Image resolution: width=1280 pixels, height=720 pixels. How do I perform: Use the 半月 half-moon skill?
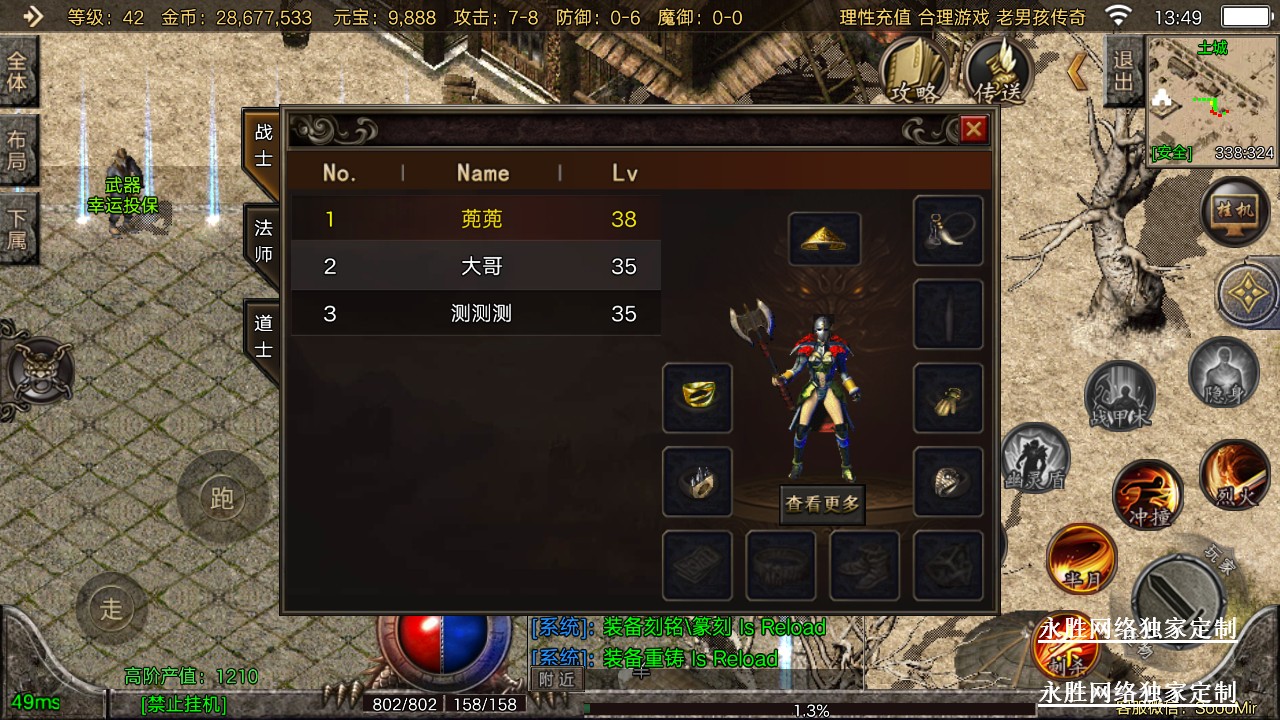(x=1081, y=558)
